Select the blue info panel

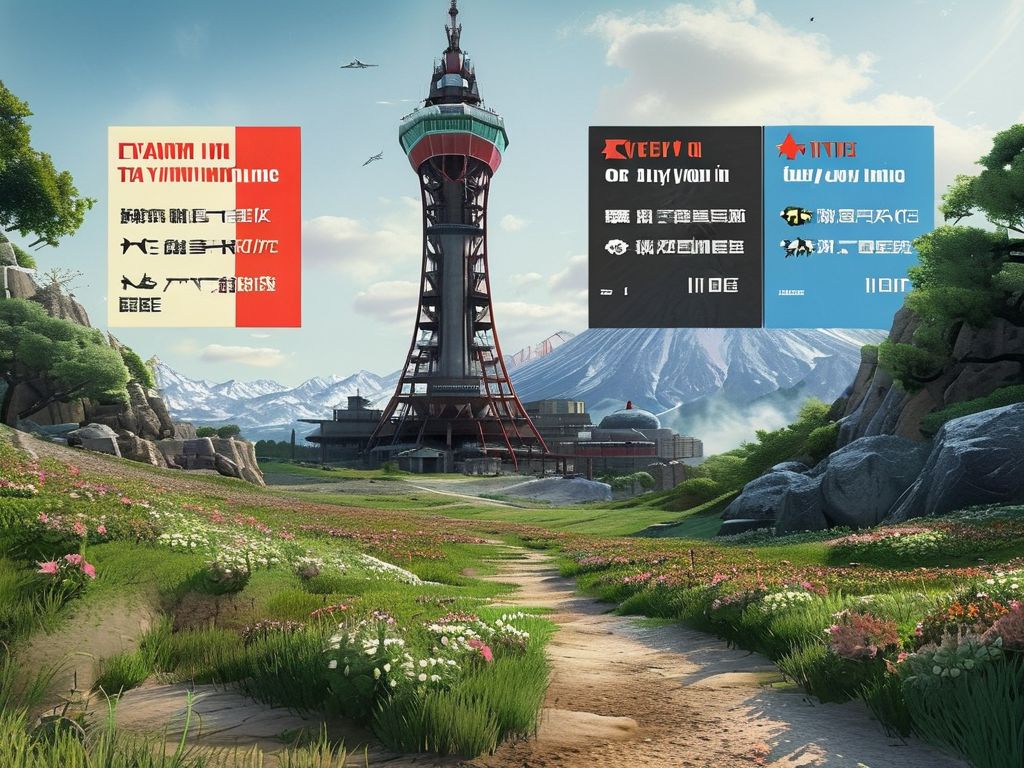coord(848,226)
